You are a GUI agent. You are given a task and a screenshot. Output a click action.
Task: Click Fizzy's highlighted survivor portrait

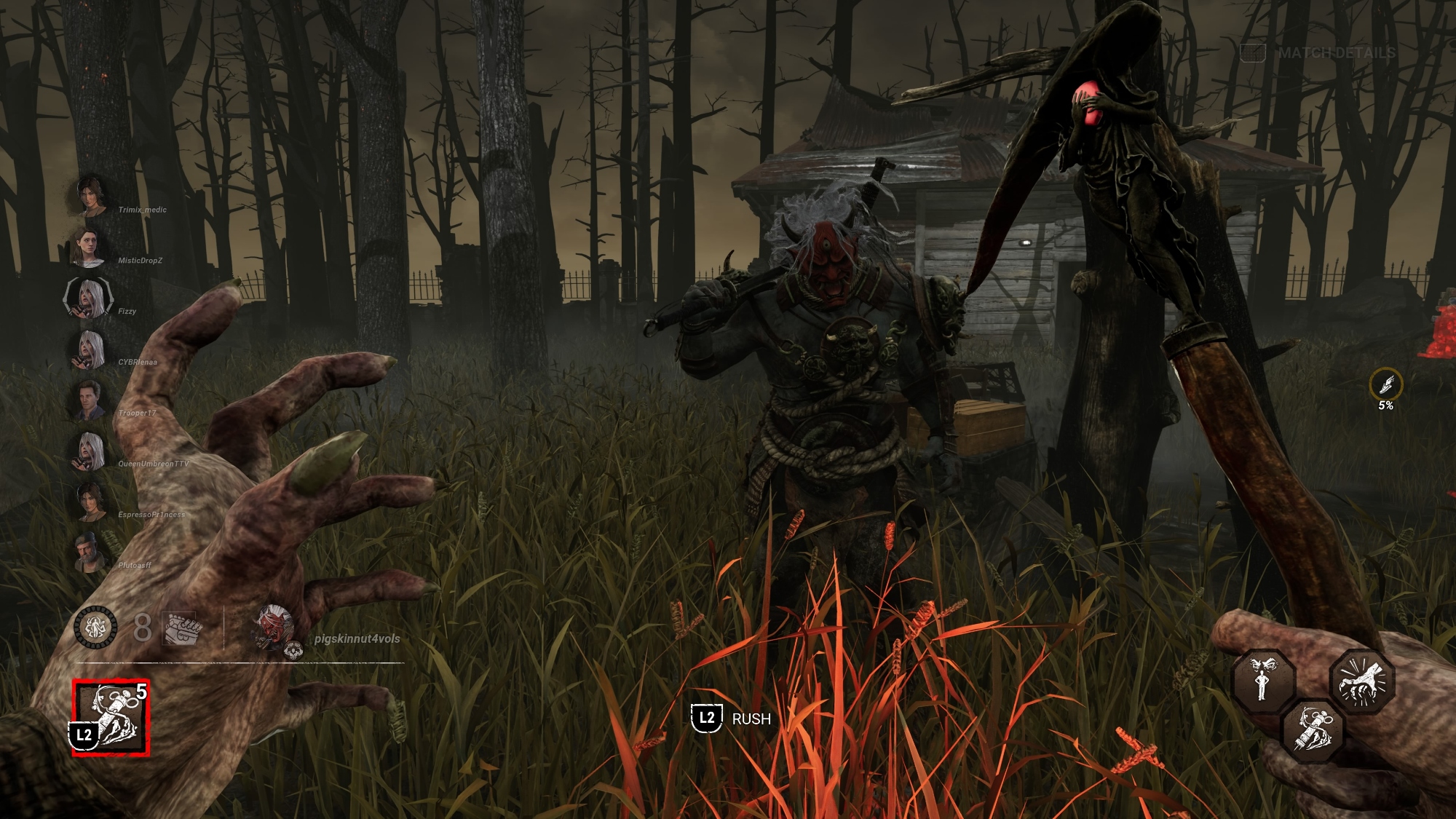[x=88, y=298]
